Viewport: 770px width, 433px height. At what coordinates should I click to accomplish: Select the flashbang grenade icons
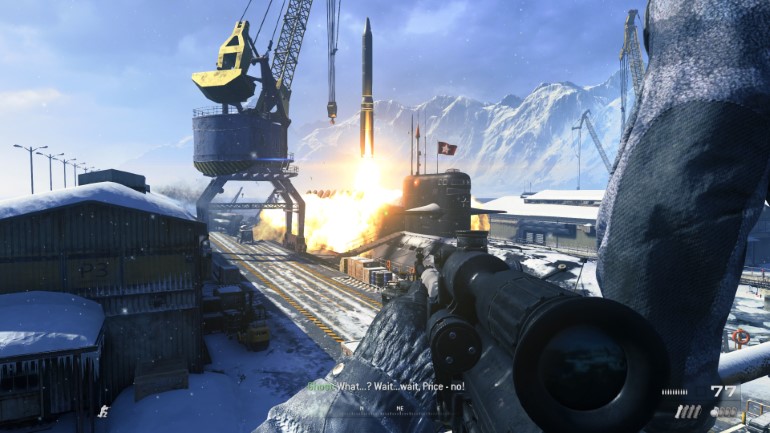pos(687,411)
